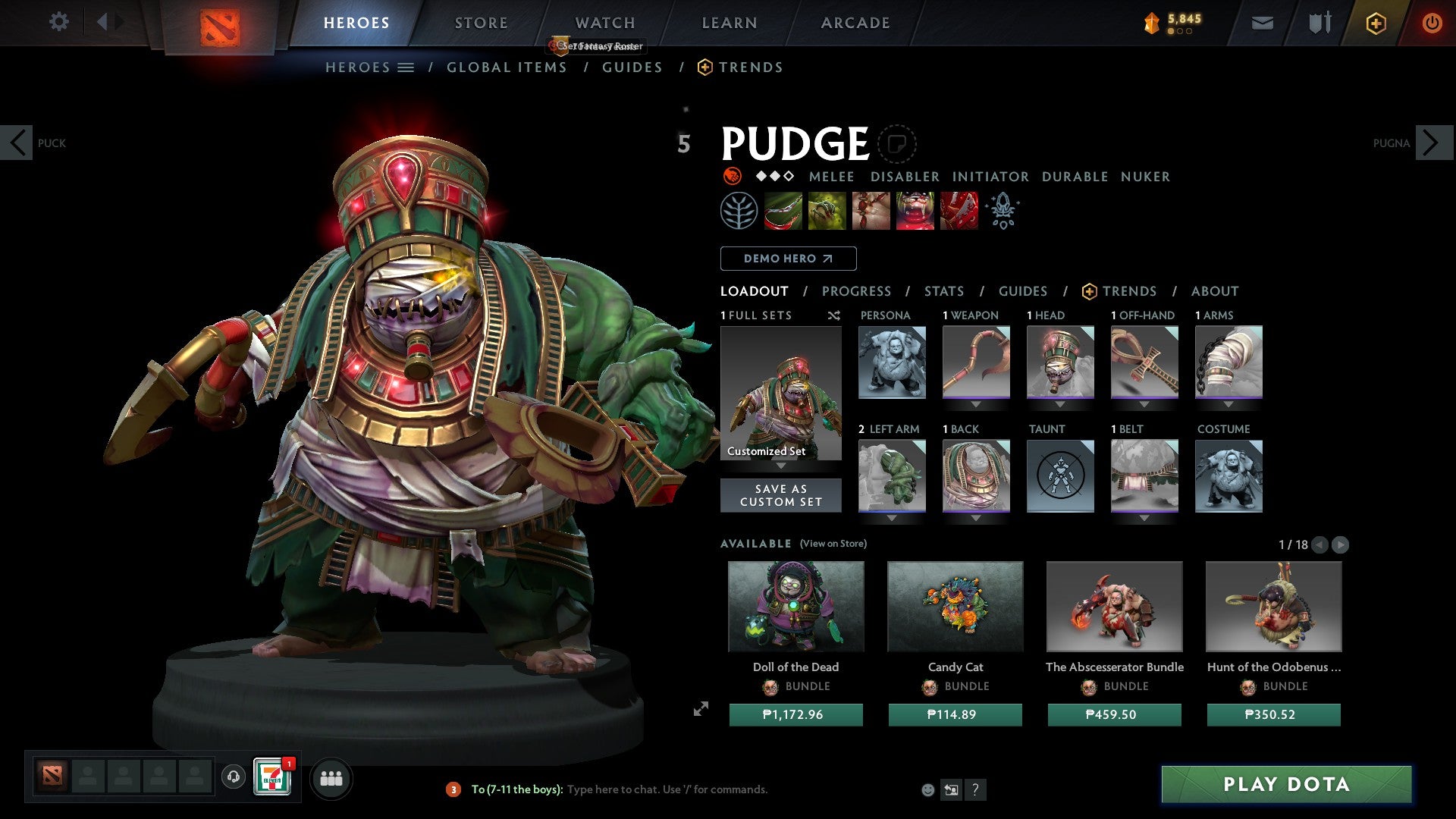Click the shuffle icon beside Full Sets
Viewport: 1456px width, 819px height.
833,315
